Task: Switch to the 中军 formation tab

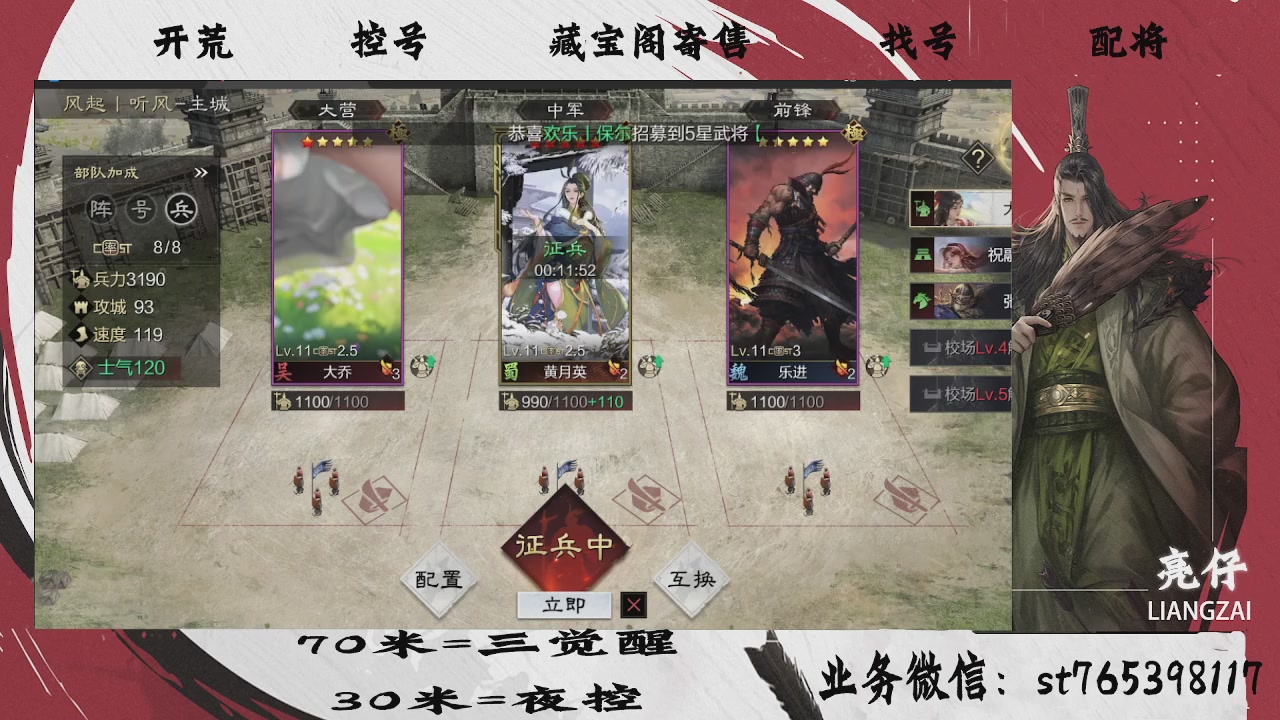Action: coord(568,110)
